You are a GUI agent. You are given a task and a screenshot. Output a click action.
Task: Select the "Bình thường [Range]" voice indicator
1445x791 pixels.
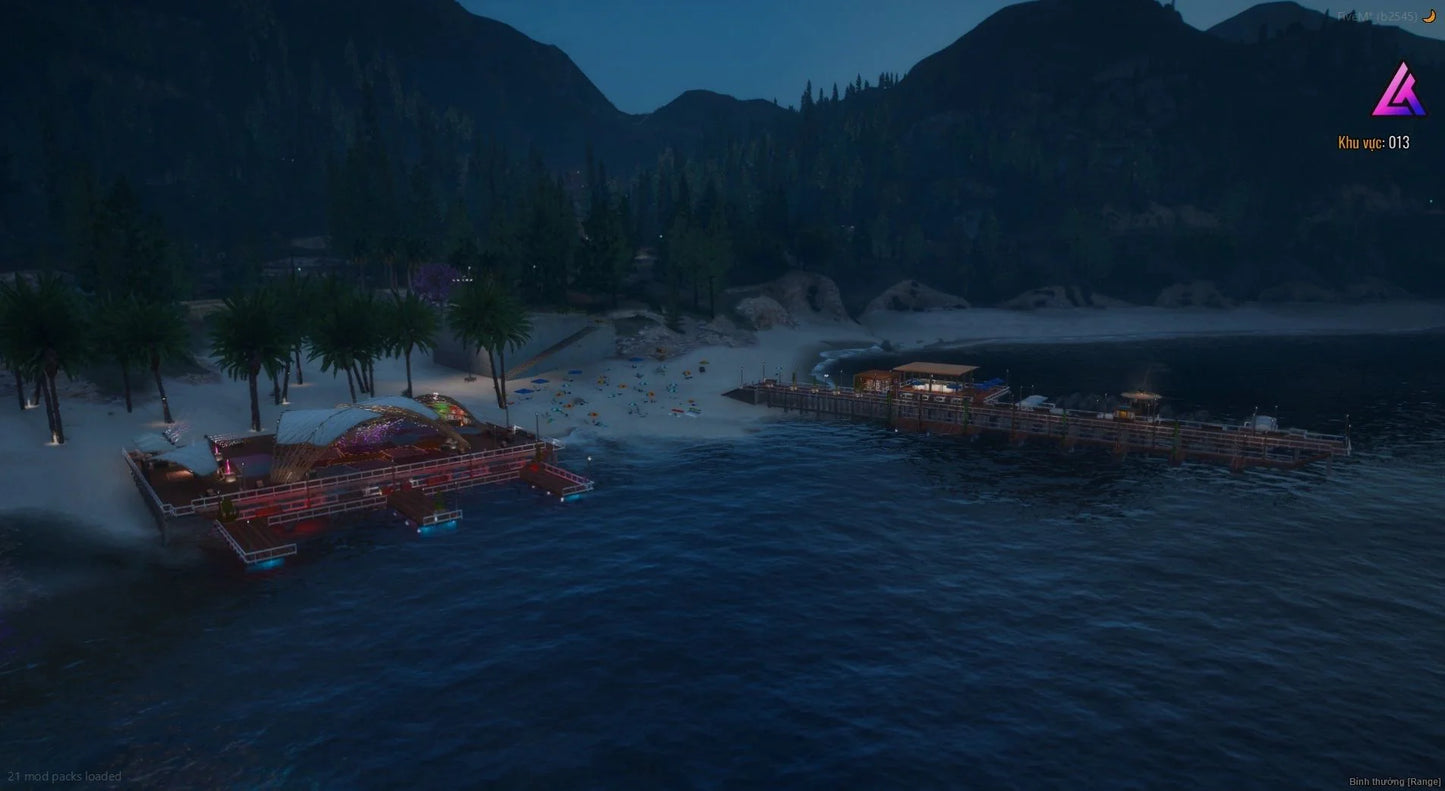(1394, 781)
